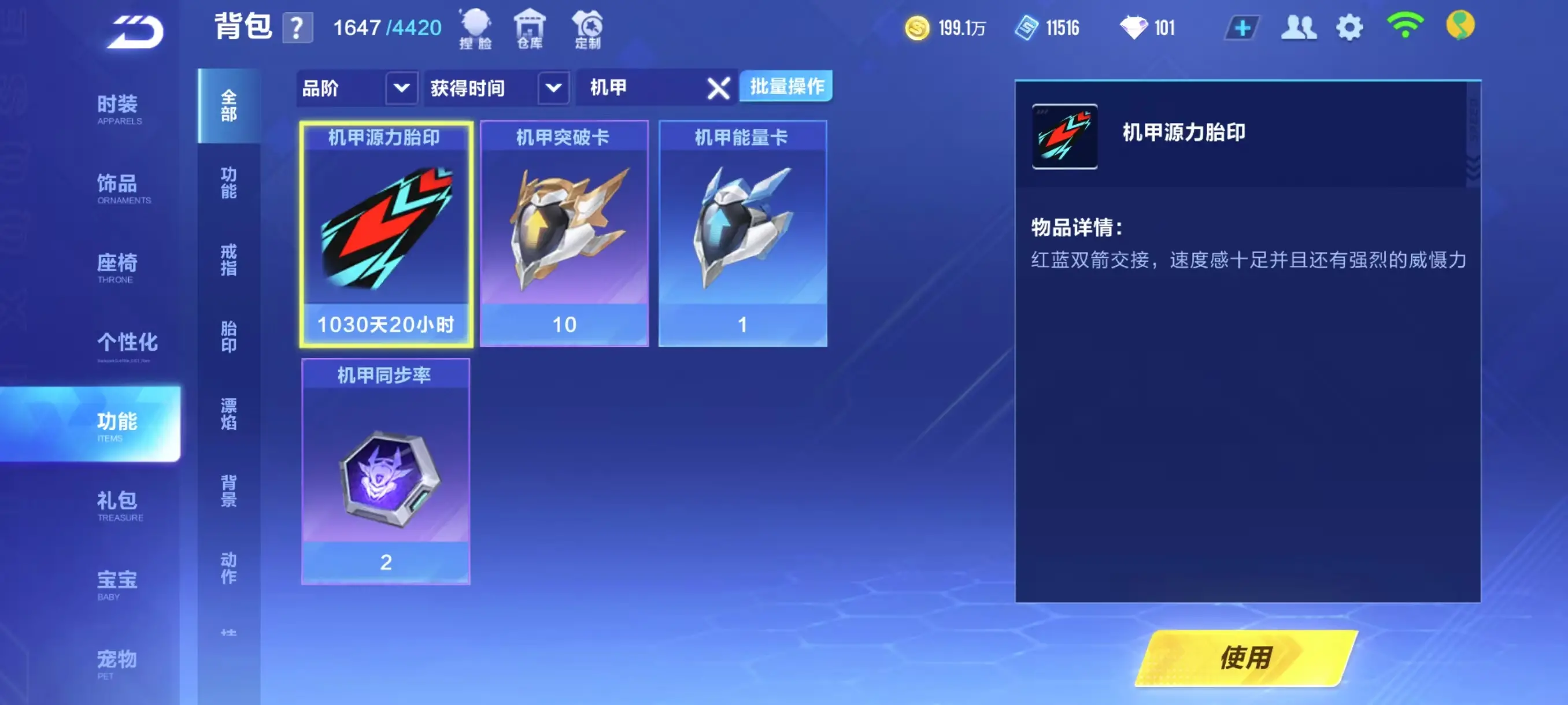Open the 捏脸 face customization icon
Image resolution: width=1568 pixels, height=705 pixels.
(x=475, y=28)
